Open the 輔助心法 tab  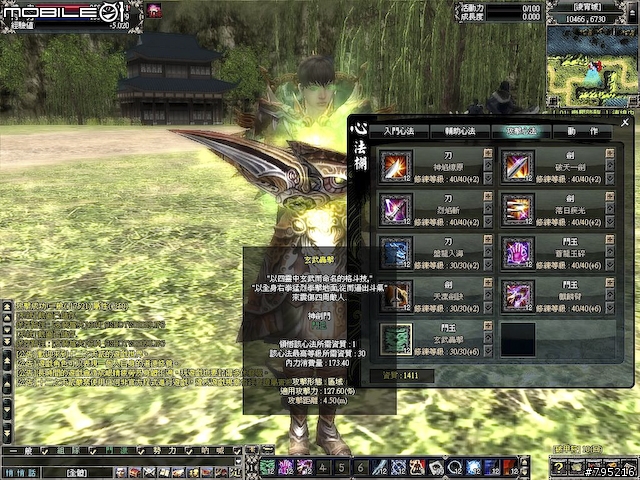pos(462,132)
